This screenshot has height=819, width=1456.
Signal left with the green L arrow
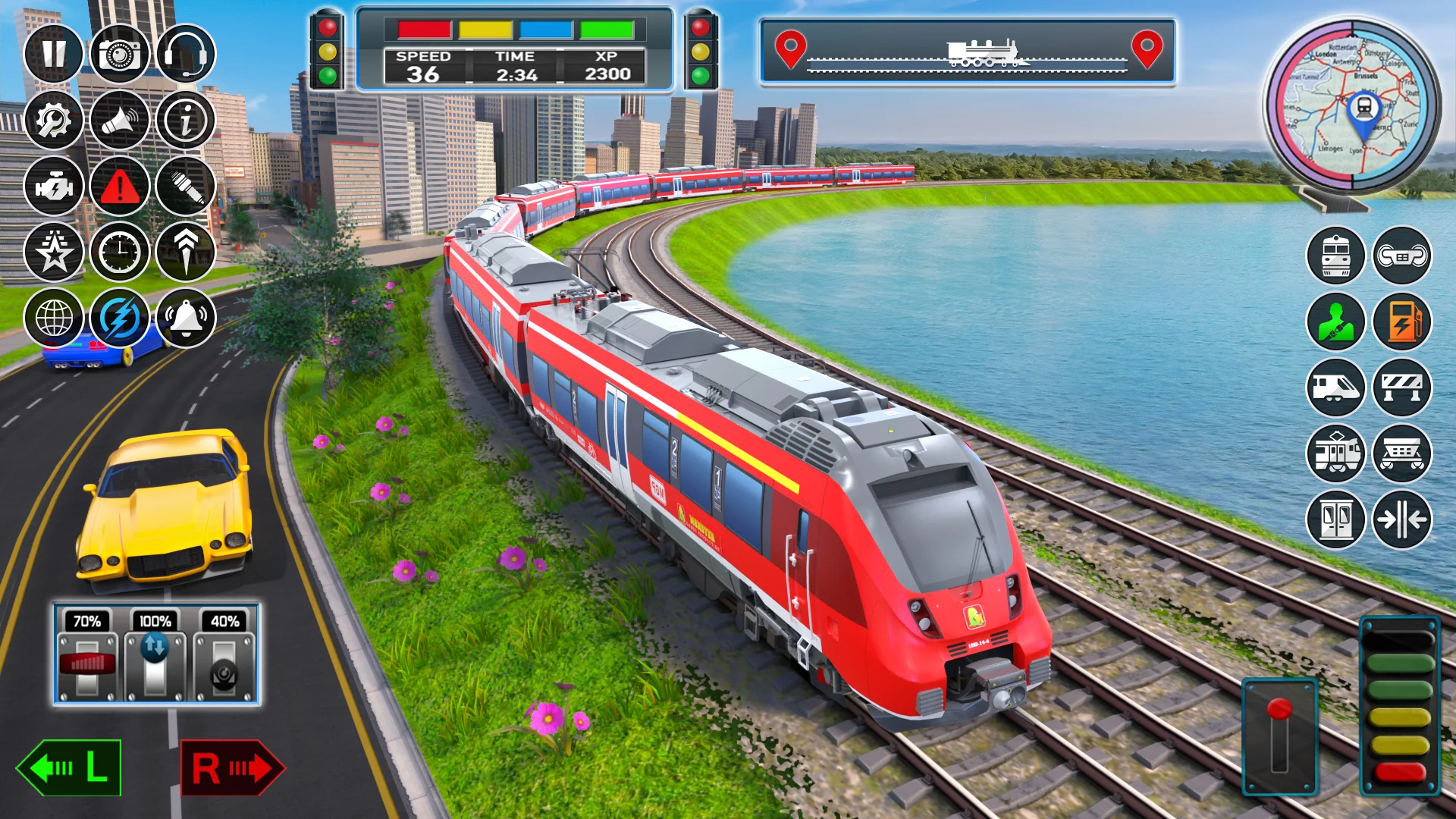click(x=69, y=767)
